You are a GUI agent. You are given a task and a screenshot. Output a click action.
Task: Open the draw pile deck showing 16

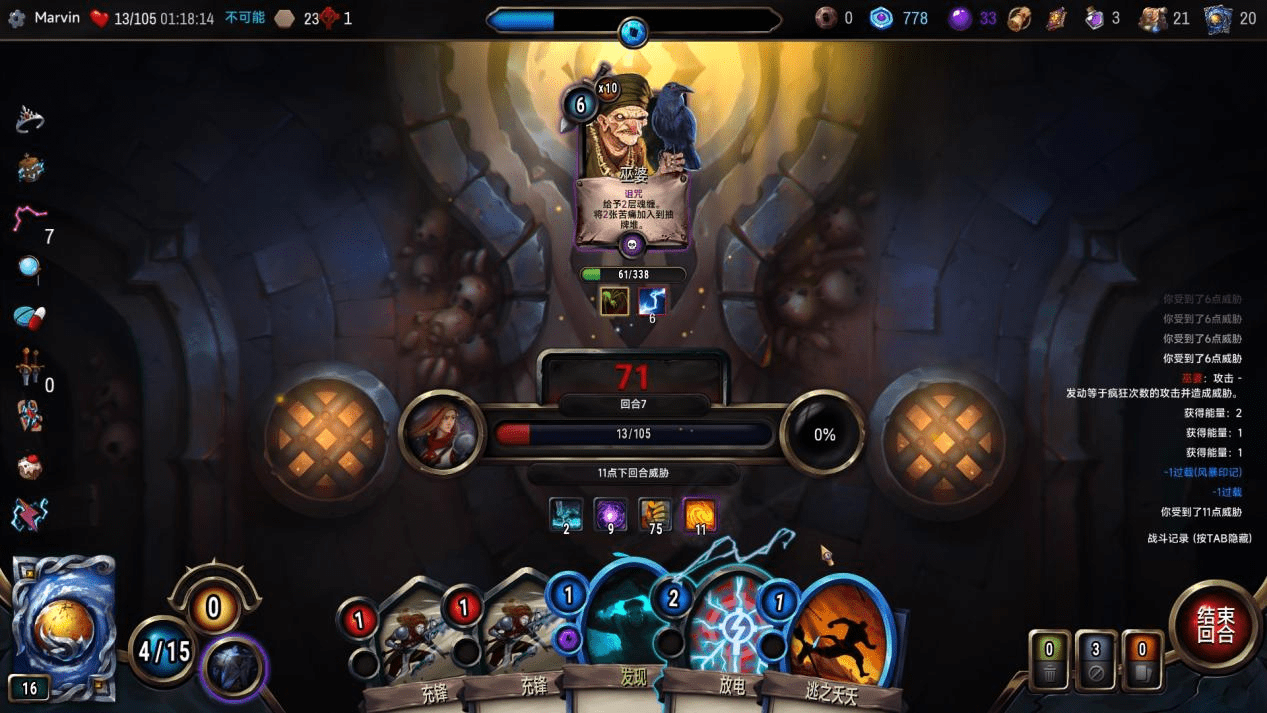63,628
